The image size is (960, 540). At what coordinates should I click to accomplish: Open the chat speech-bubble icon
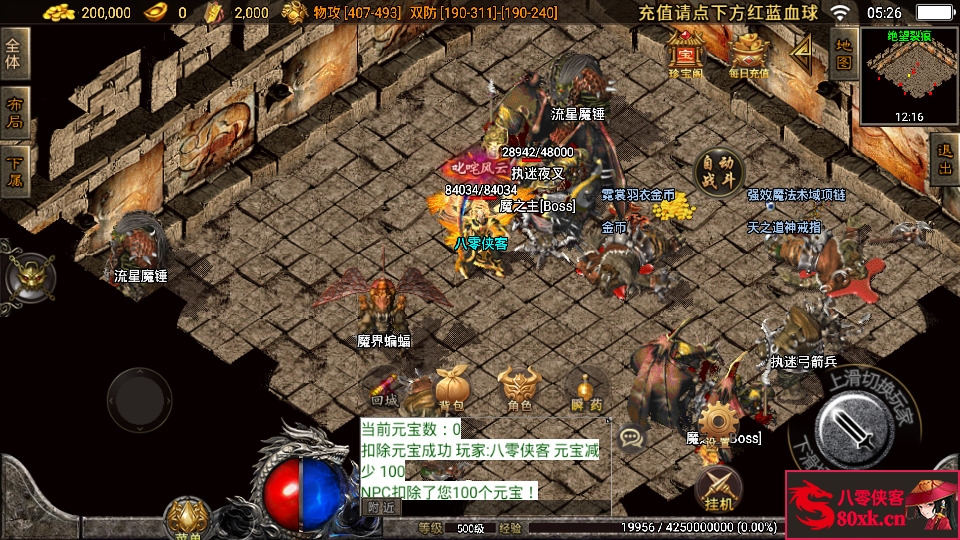coord(630,436)
